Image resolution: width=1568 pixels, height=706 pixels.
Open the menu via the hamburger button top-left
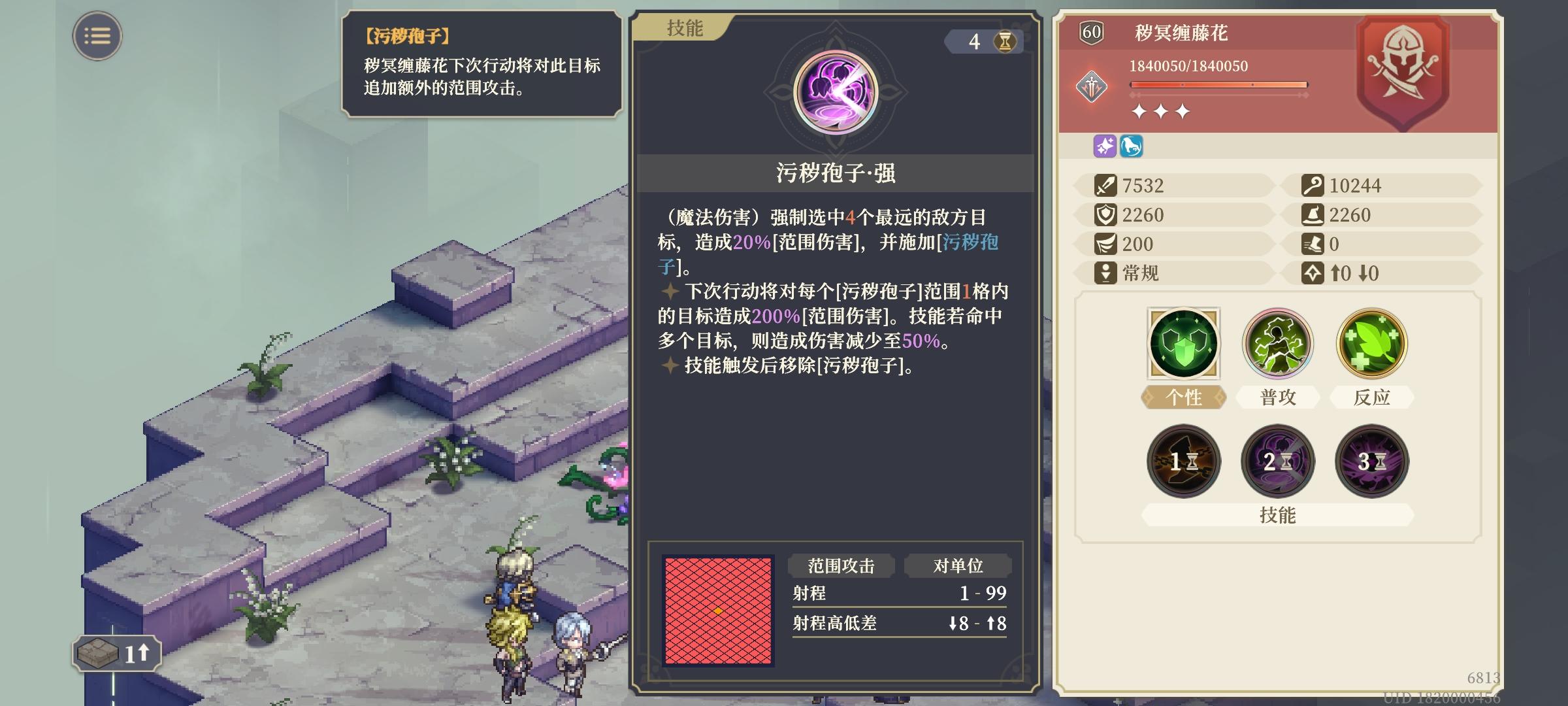(96, 36)
